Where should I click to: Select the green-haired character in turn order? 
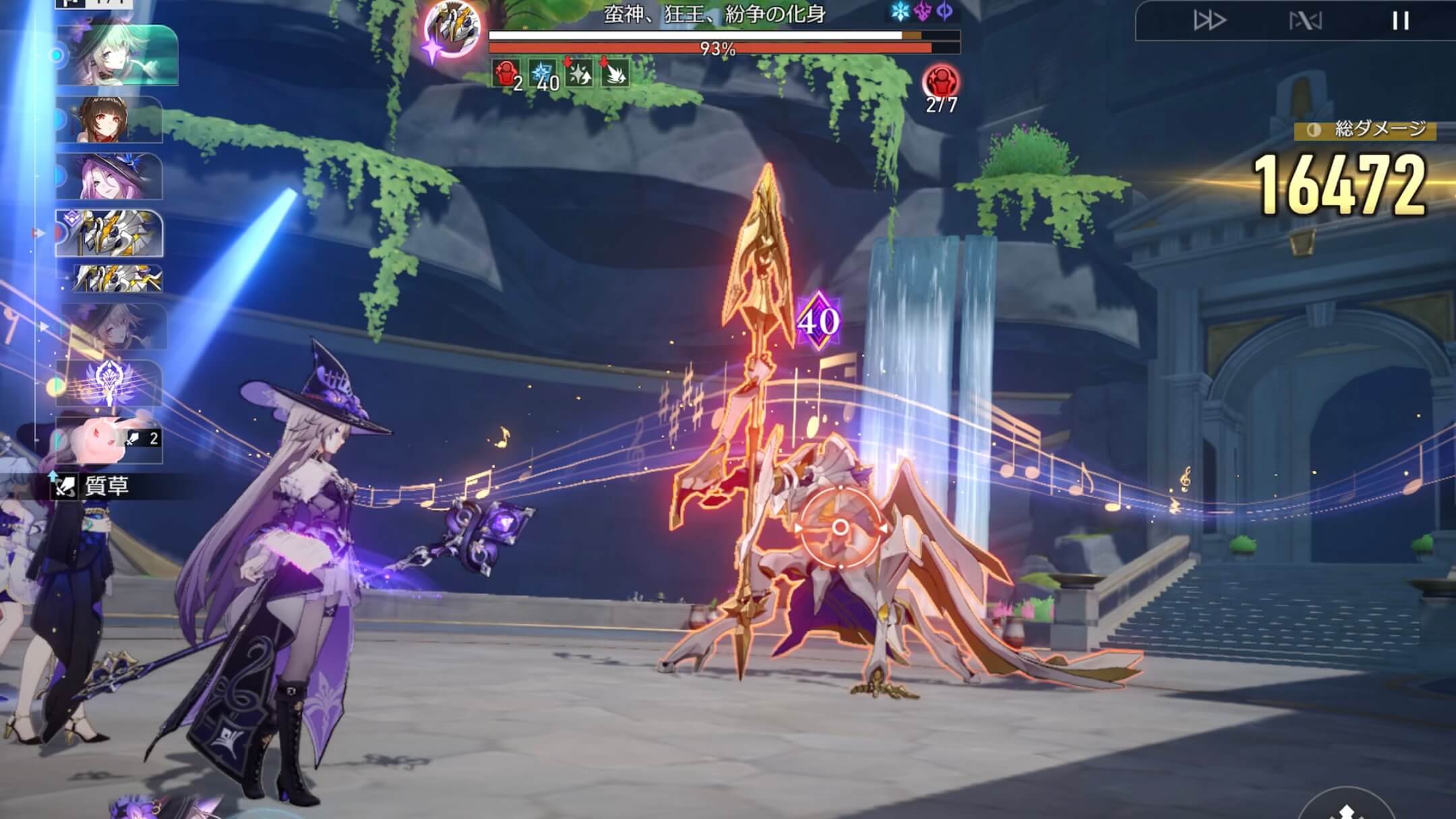pos(117,55)
